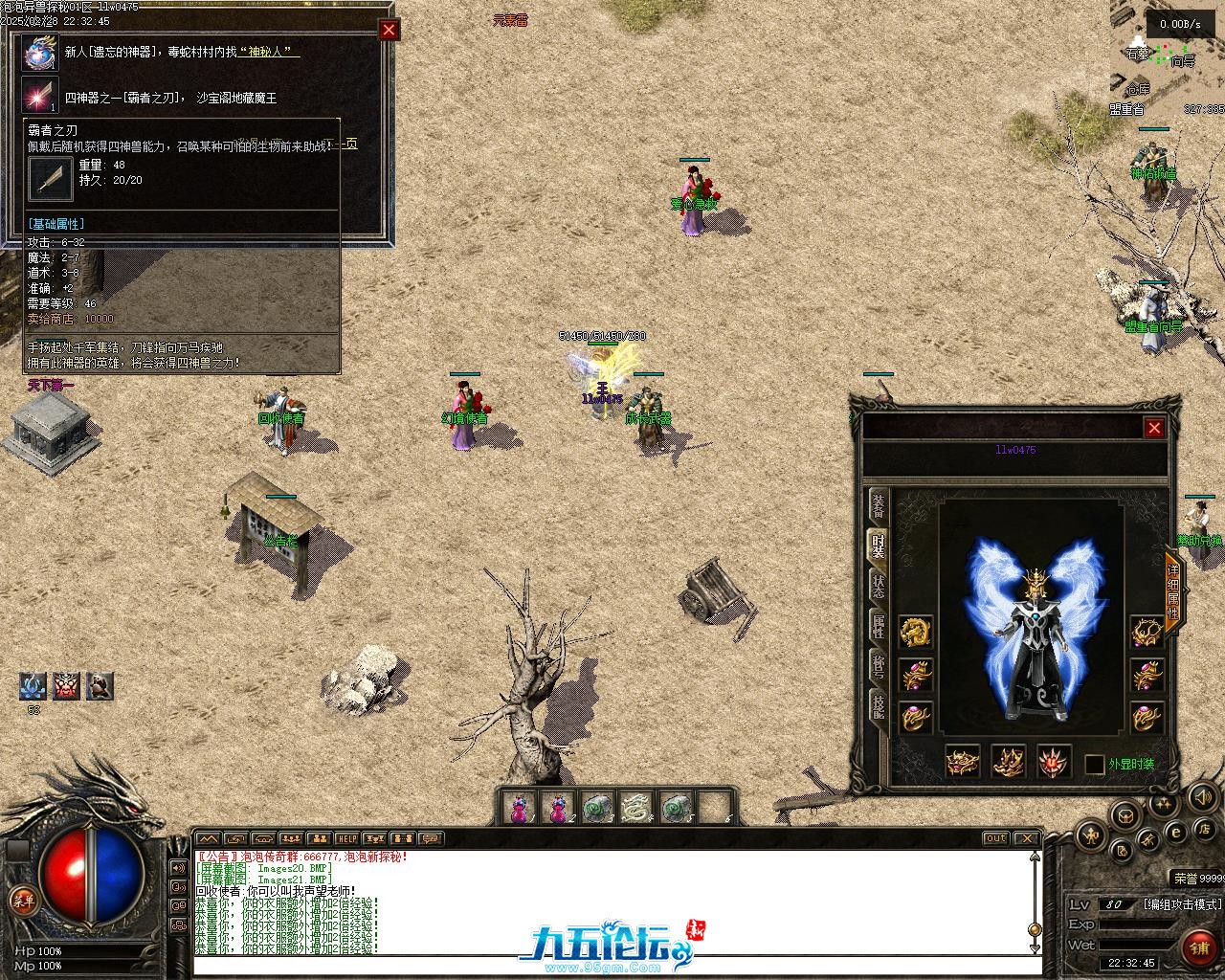
Task: Toggle the 外显时装 show-fashion checkbox
Action: (1095, 765)
